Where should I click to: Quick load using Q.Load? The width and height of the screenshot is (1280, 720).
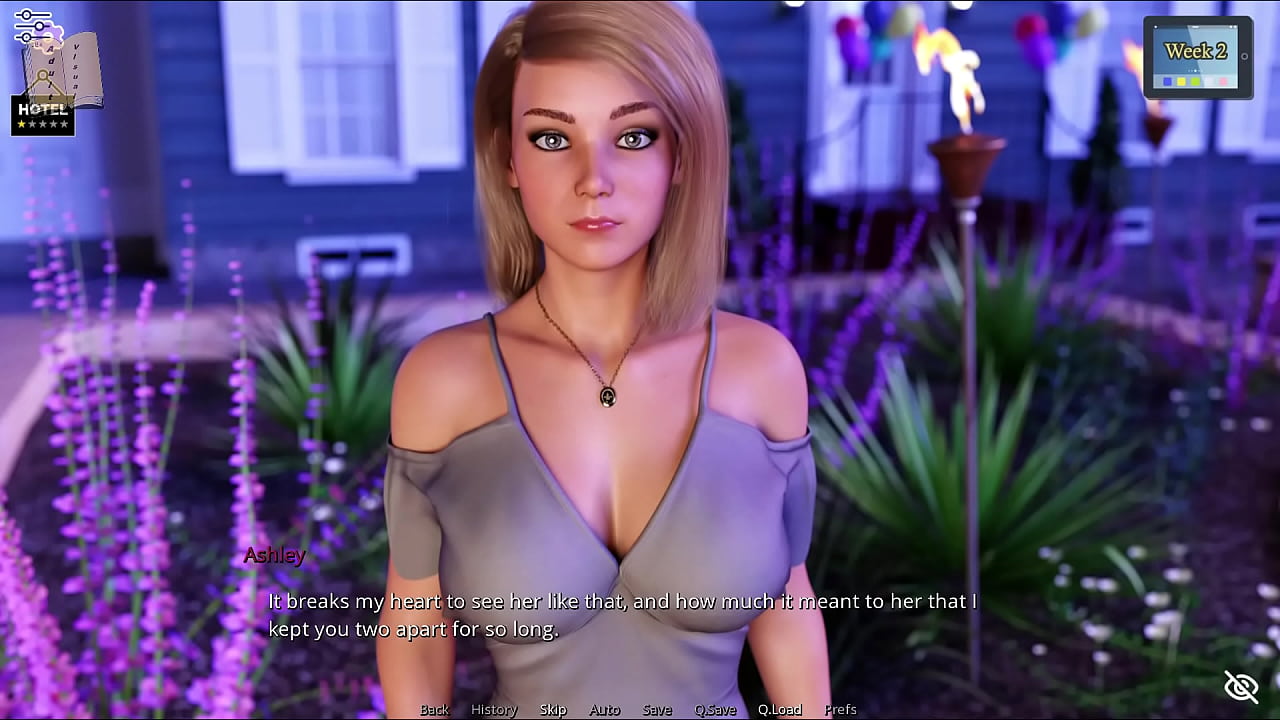point(779,709)
